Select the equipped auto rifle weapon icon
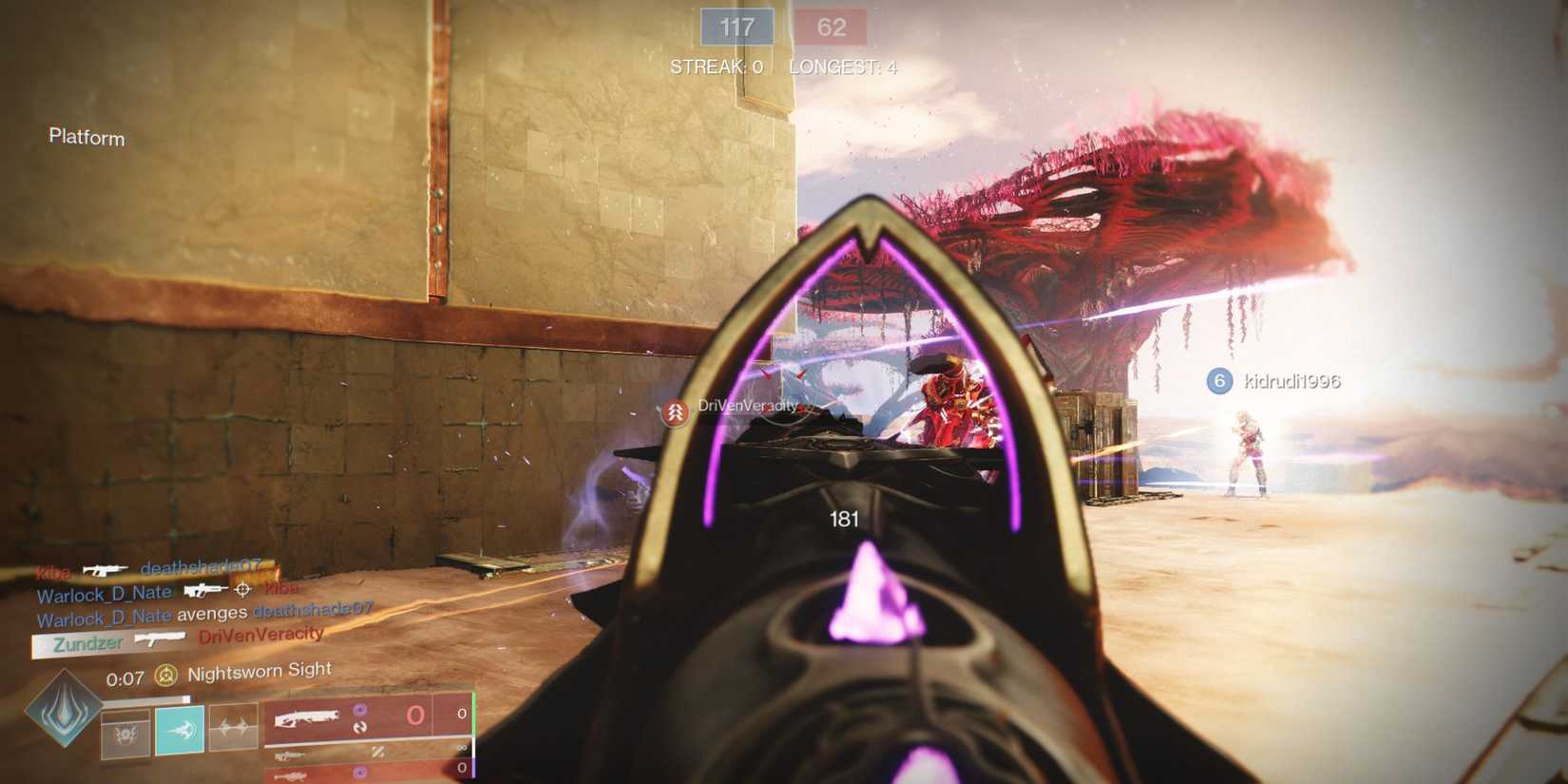Viewport: 1568px width, 784px height. coord(305,718)
